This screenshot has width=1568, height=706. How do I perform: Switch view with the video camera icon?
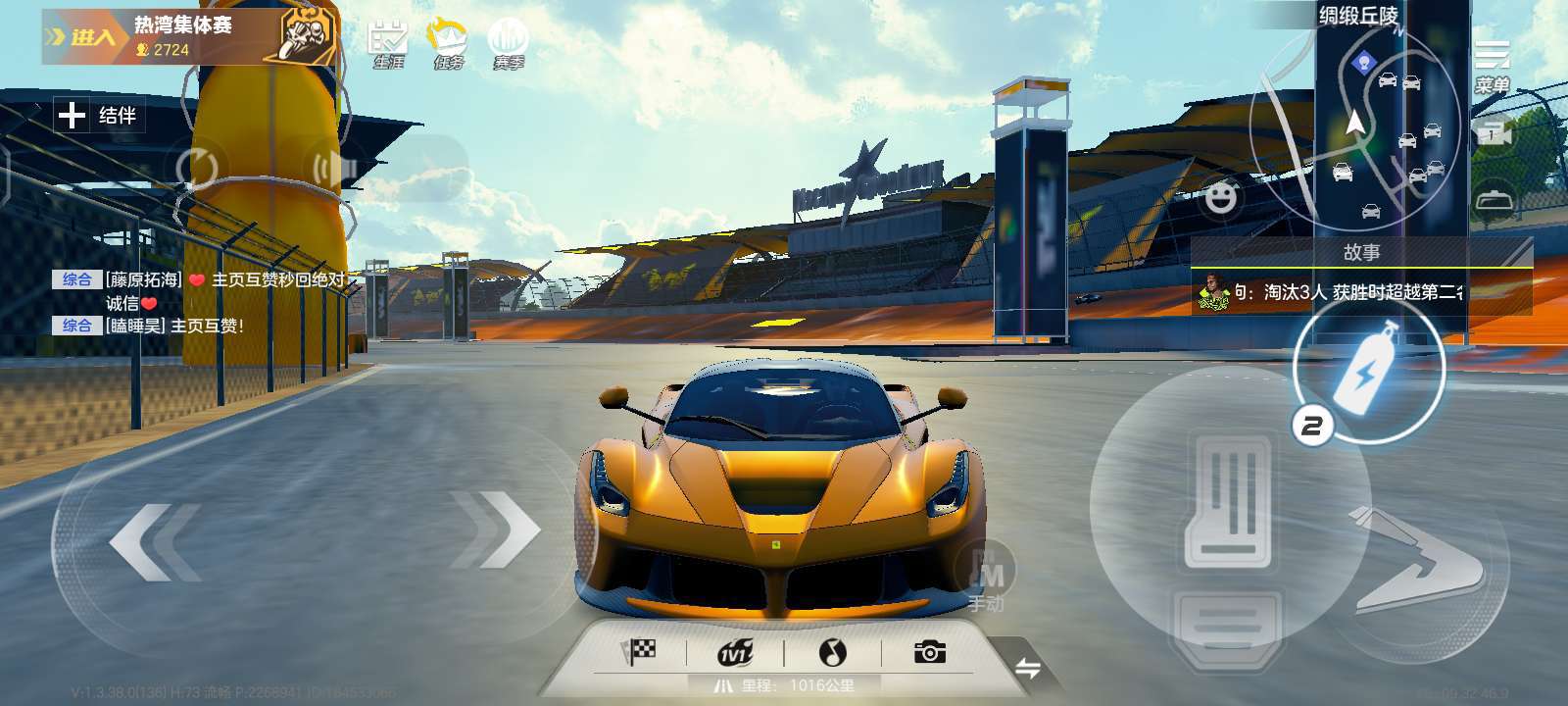(x=1492, y=134)
